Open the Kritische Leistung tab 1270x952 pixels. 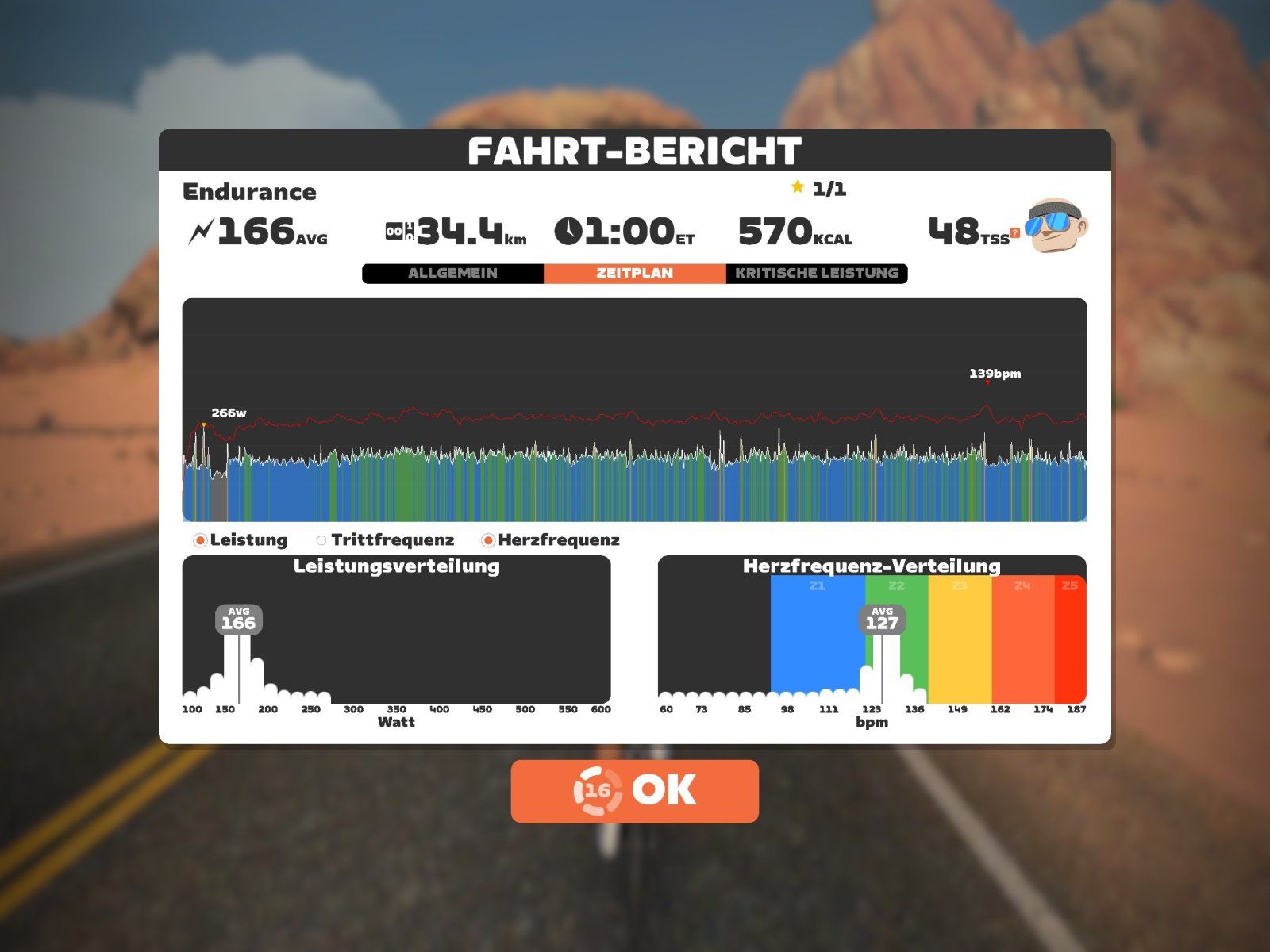coord(816,273)
